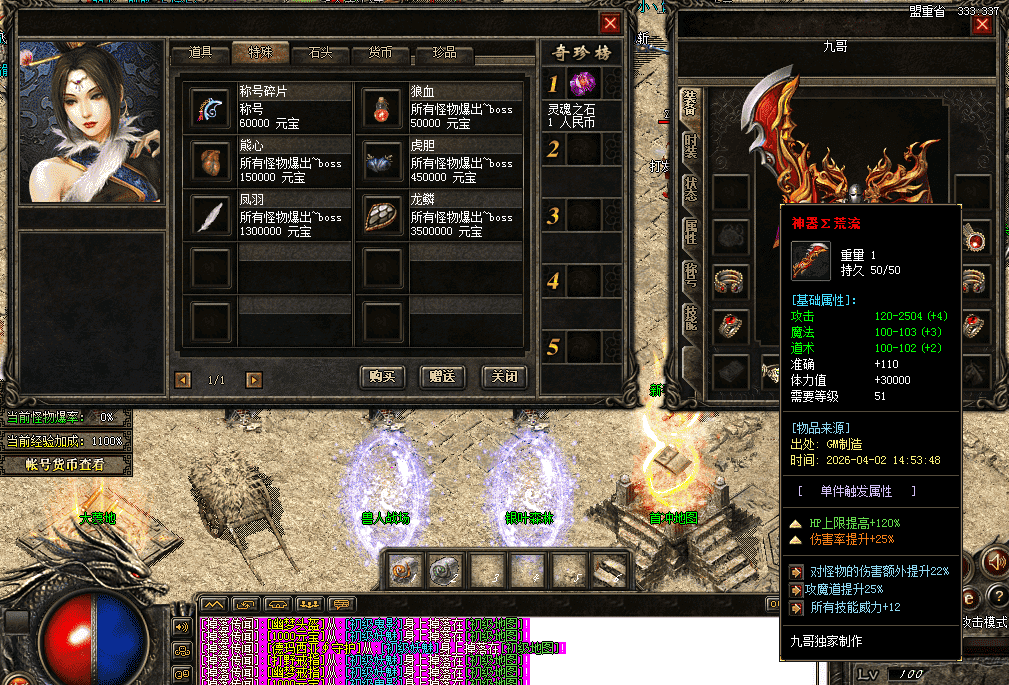Pick the 熊心 item in shop
Image resolution: width=1009 pixels, height=685 pixels.
tap(209, 160)
